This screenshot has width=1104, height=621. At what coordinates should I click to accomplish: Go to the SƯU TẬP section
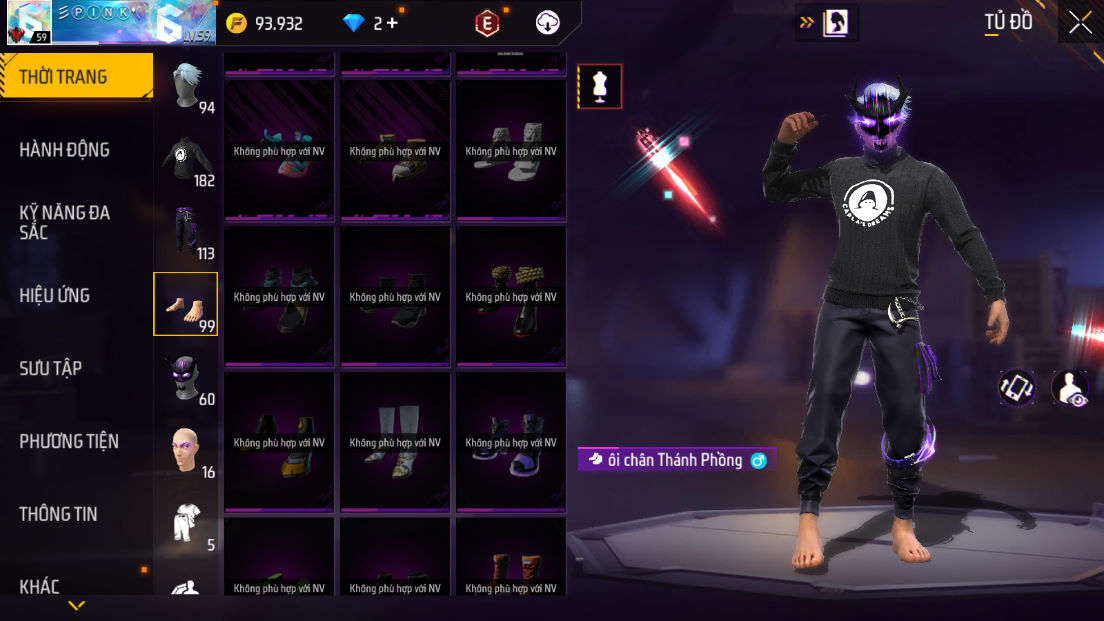51,368
